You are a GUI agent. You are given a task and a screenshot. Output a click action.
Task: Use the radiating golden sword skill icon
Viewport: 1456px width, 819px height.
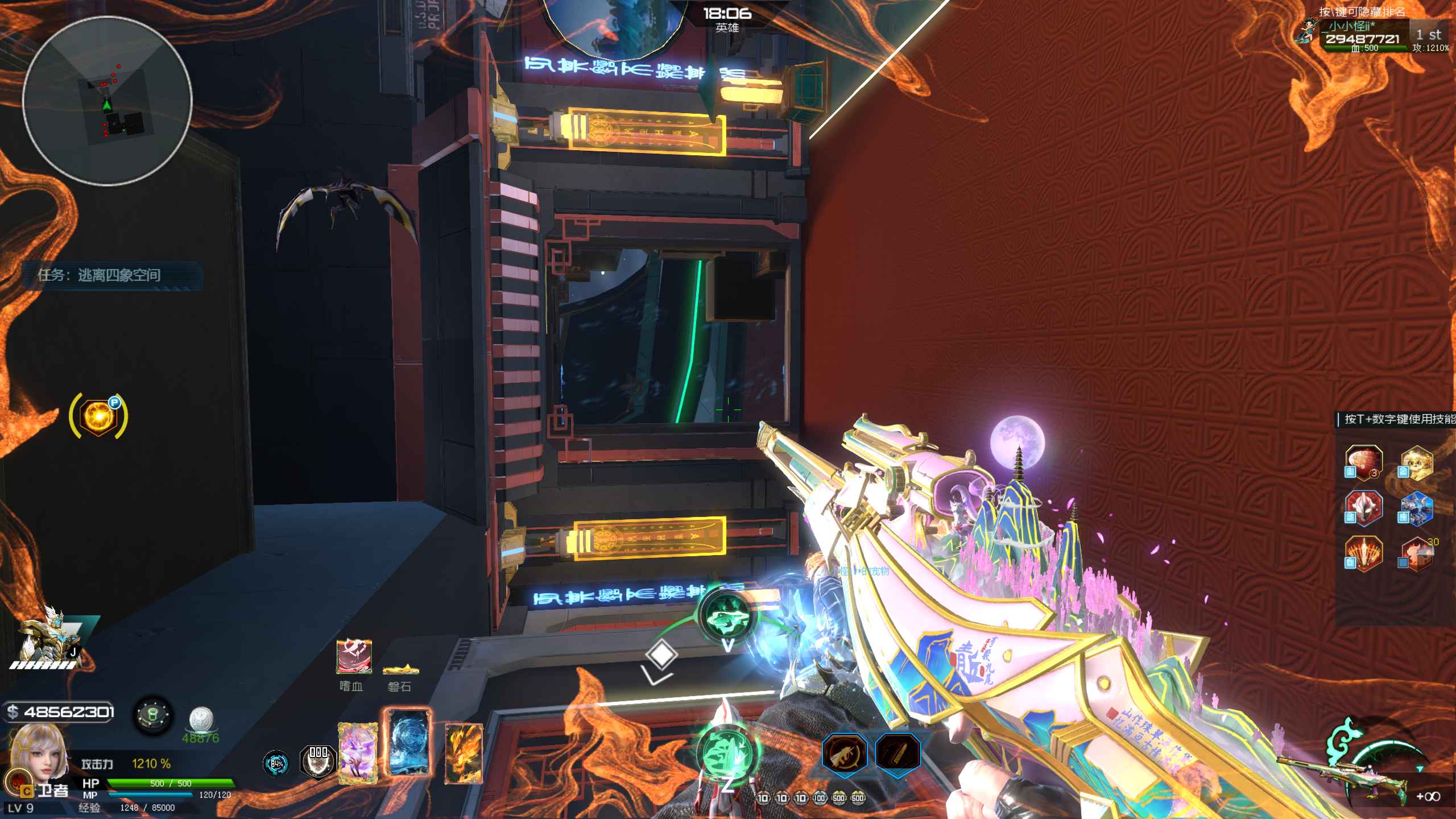tap(1363, 553)
